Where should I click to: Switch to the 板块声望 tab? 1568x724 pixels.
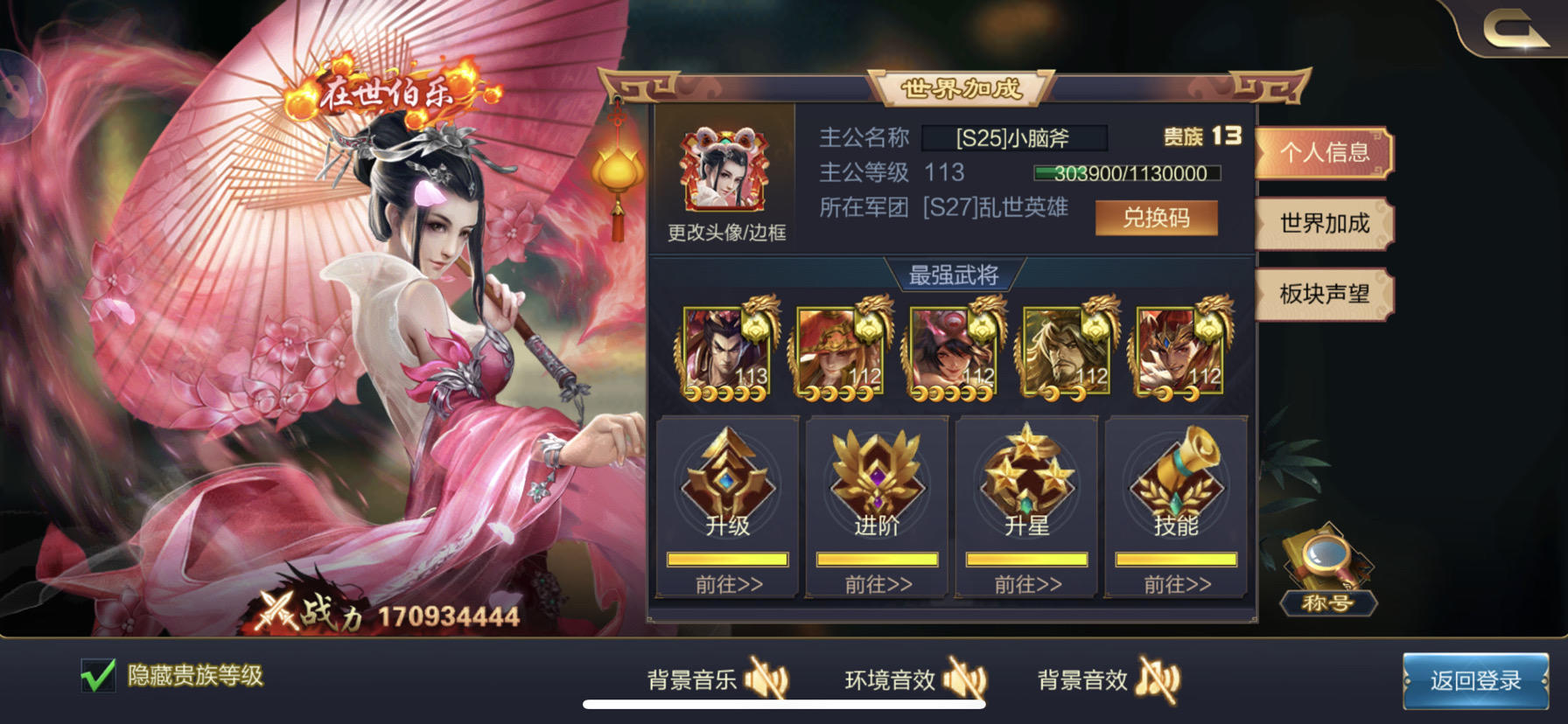click(x=1323, y=295)
